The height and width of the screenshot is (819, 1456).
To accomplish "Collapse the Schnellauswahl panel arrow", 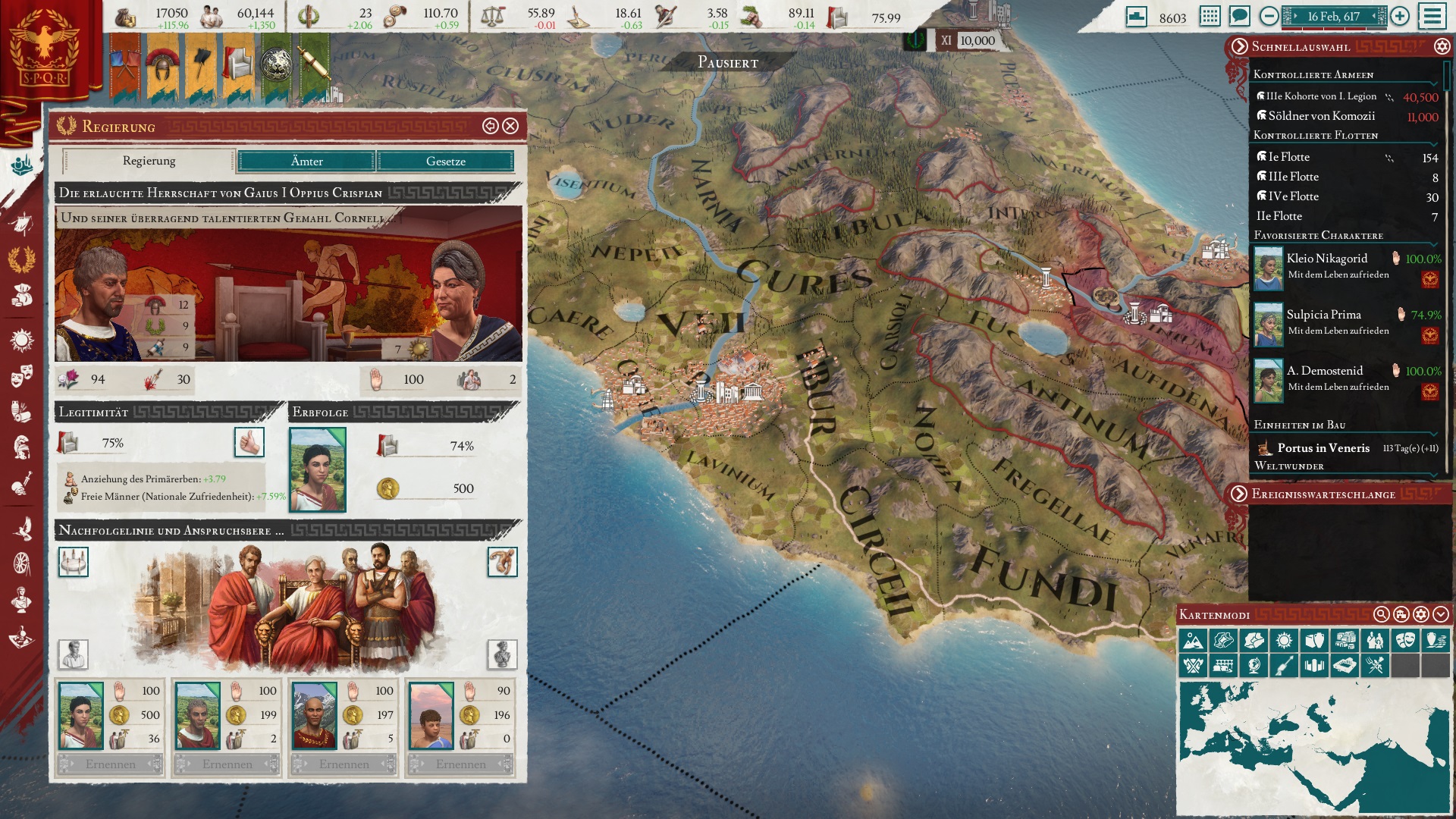I will (1239, 46).
